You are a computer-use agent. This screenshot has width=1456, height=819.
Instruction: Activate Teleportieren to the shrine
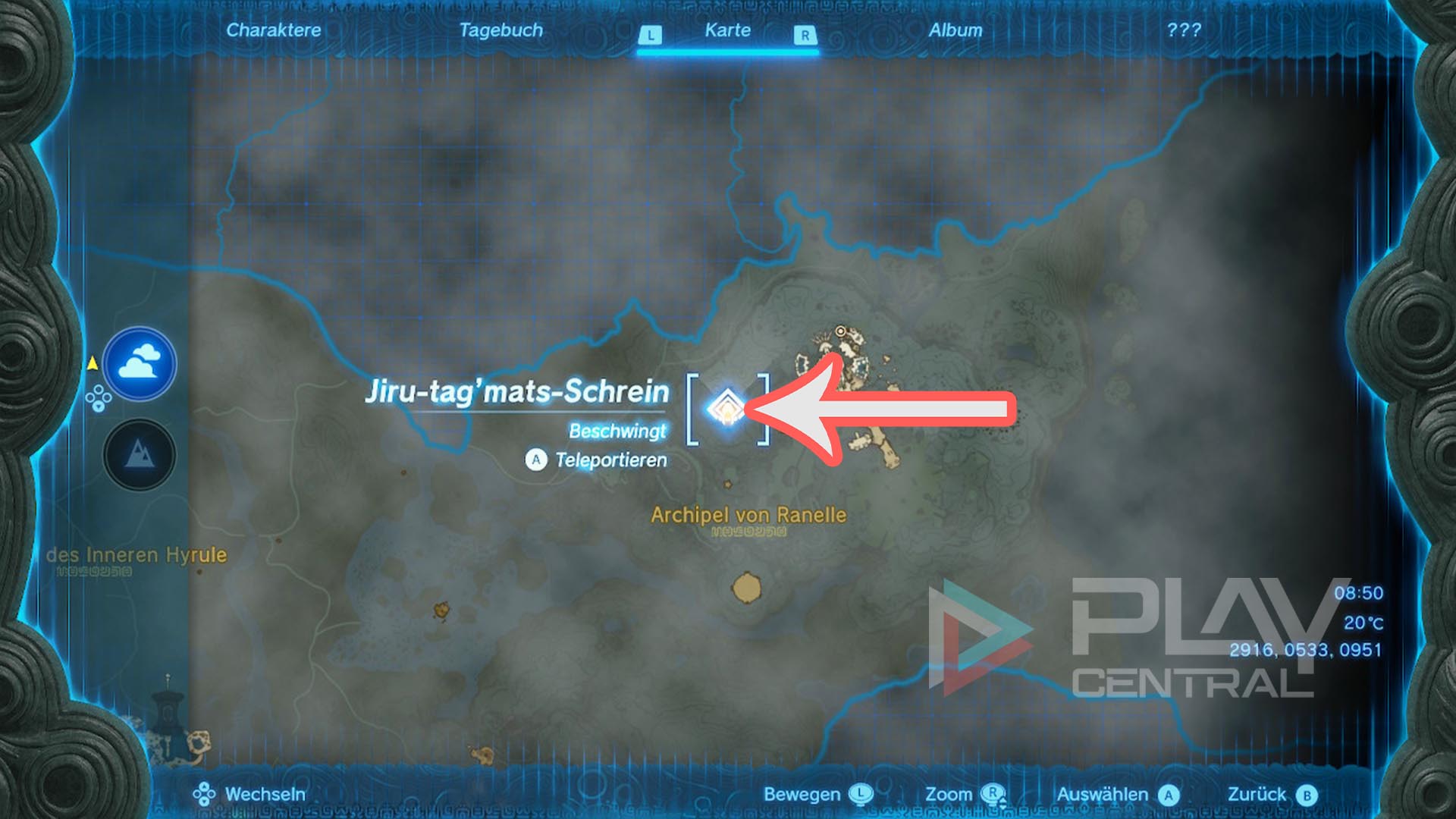(x=596, y=460)
